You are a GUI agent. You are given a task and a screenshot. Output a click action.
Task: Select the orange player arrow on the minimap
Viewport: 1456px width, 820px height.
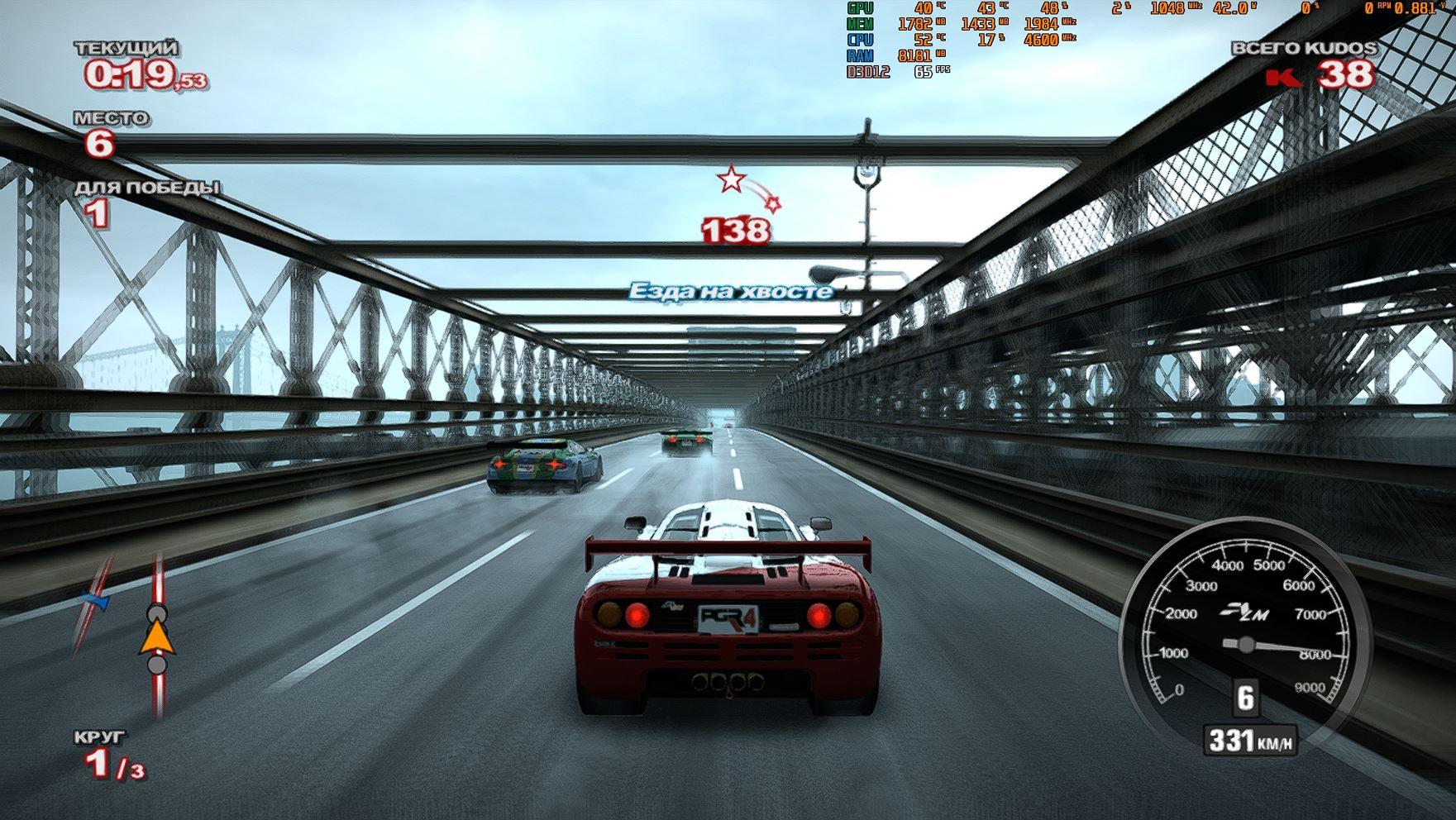157,638
